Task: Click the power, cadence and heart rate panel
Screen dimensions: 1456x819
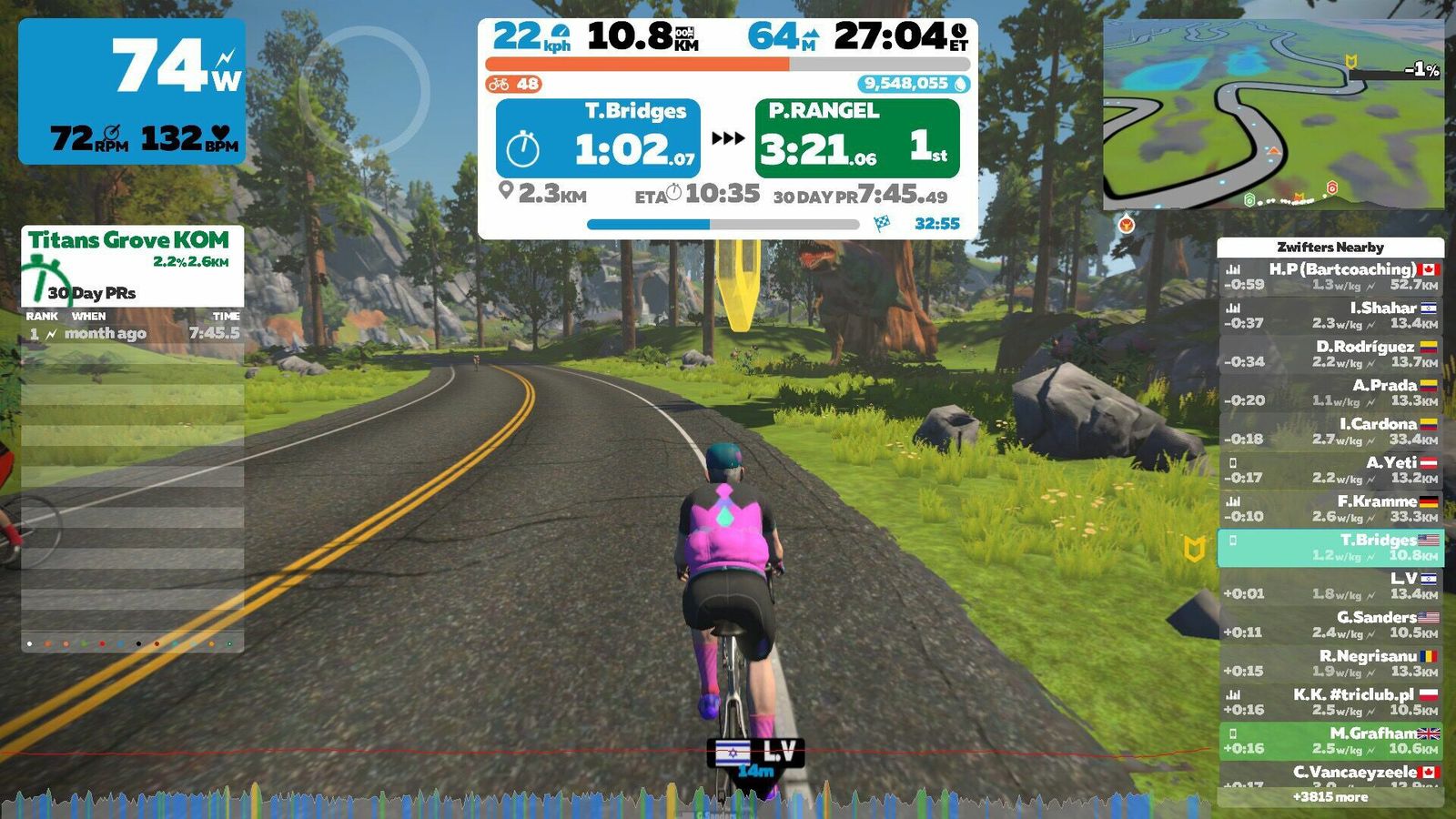Action: click(132, 91)
